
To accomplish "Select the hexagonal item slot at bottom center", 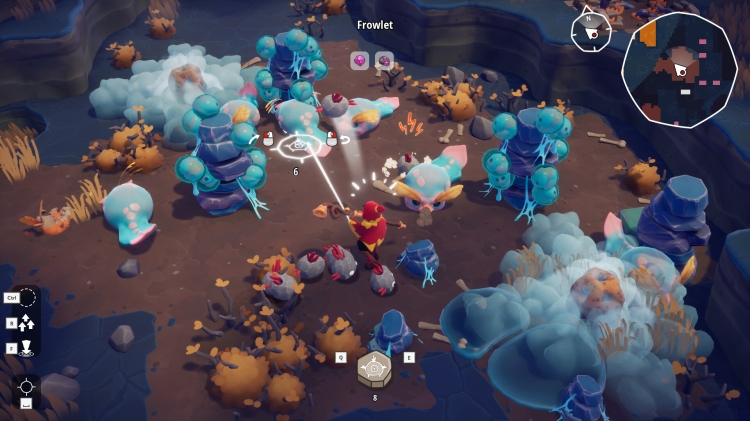I will [x=375, y=368].
